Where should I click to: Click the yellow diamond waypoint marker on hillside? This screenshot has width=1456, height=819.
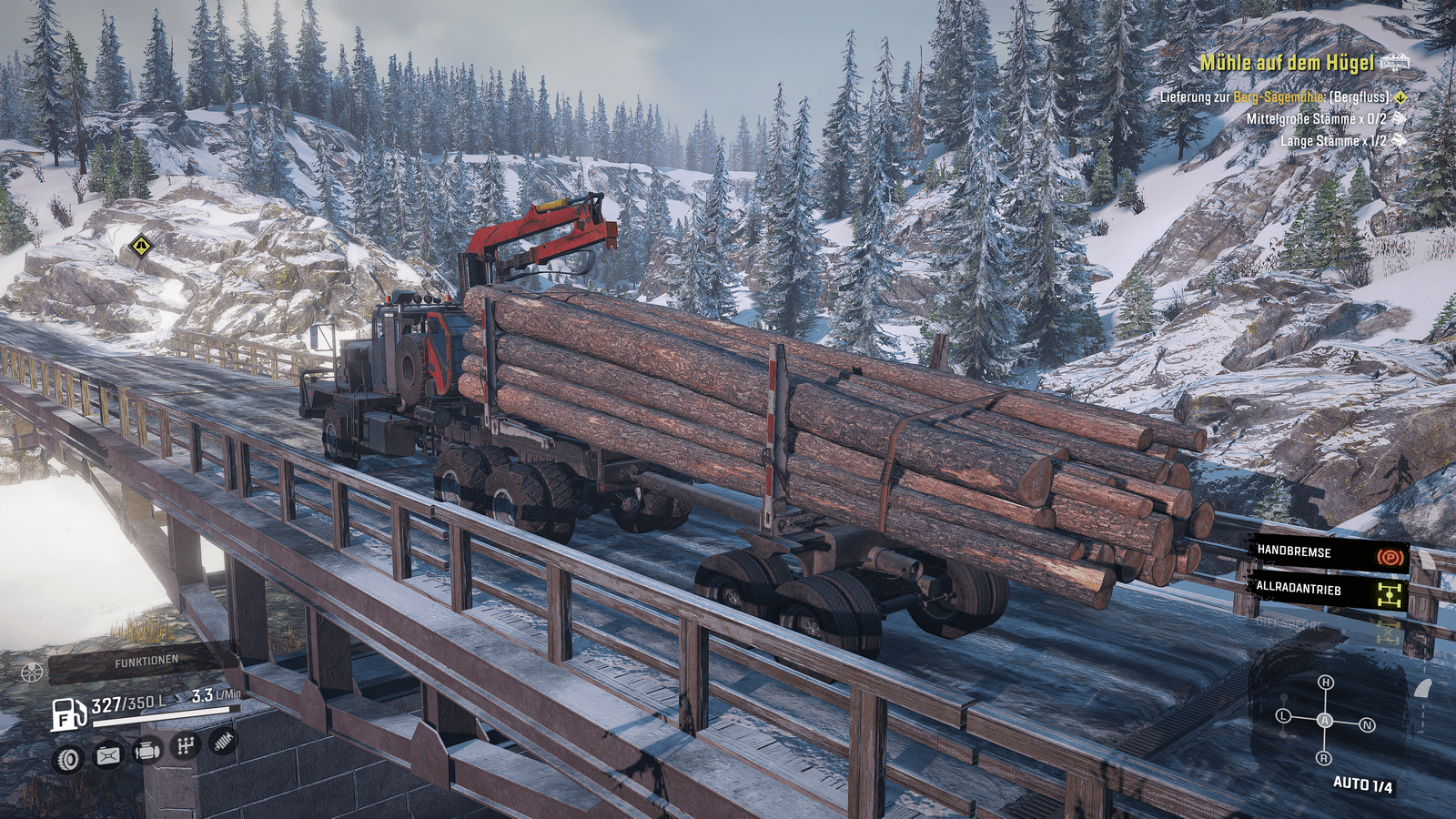pyautogui.click(x=140, y=245)
